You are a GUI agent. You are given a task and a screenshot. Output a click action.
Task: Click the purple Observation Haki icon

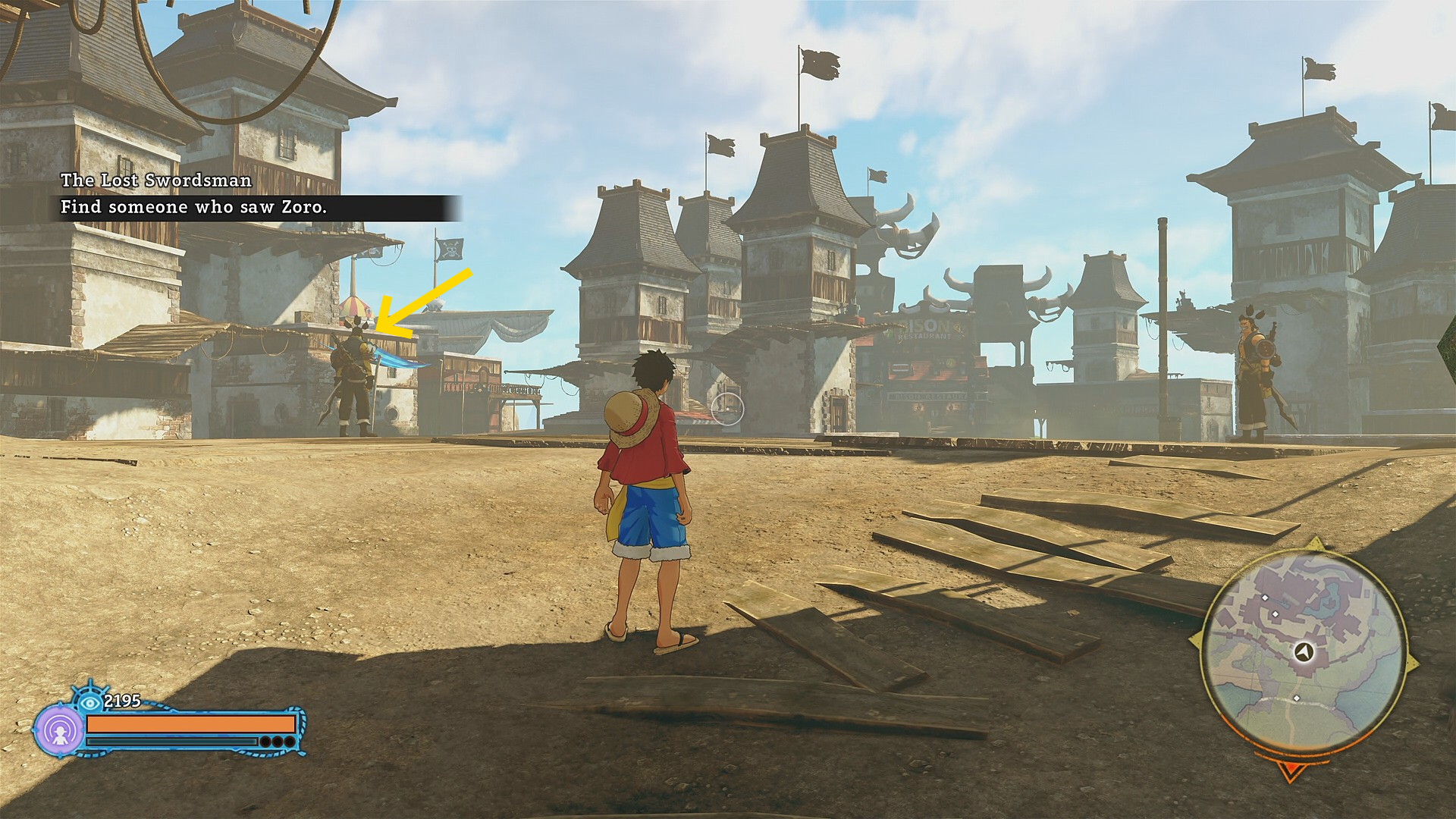(60, 730)
